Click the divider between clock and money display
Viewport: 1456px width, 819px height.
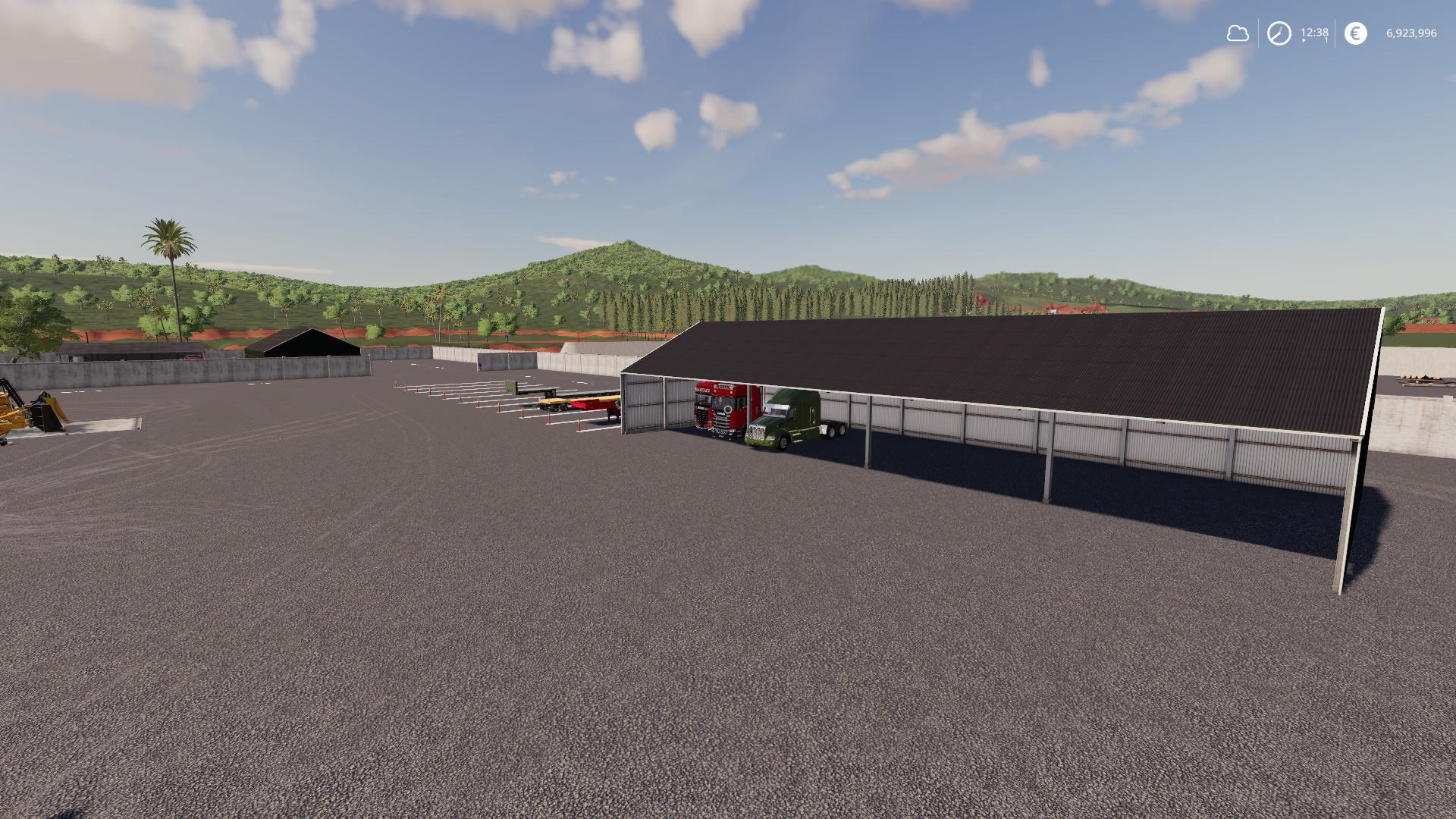coord(1335,32)
